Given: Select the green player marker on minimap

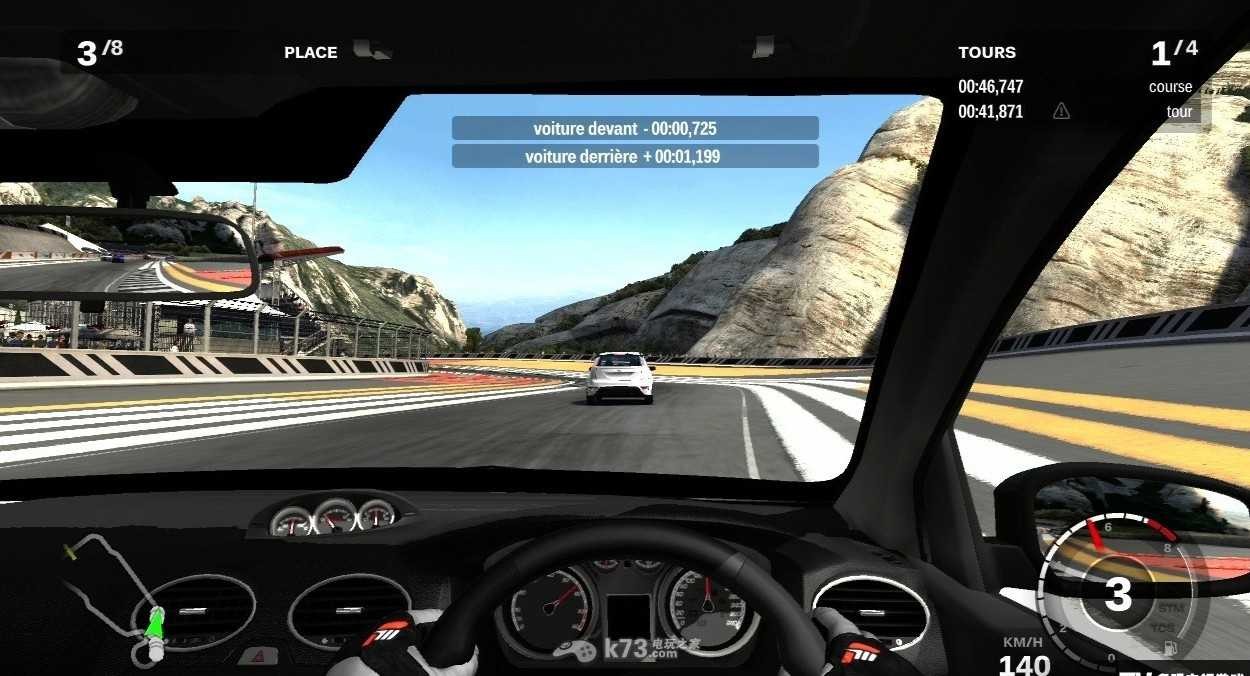Looking at the screenshot, I should click(155, 624).
